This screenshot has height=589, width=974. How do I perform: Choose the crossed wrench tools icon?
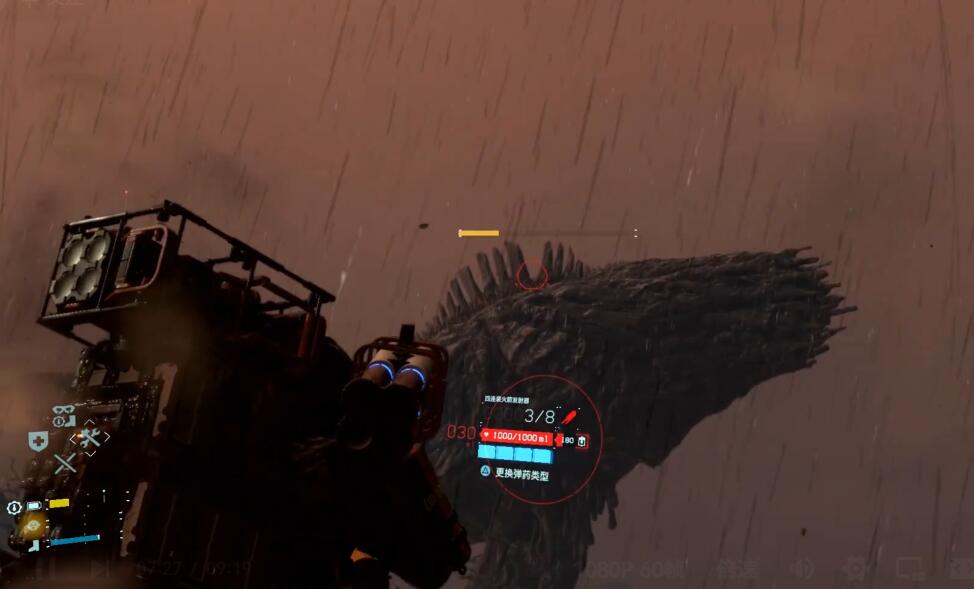pos(90,438)
